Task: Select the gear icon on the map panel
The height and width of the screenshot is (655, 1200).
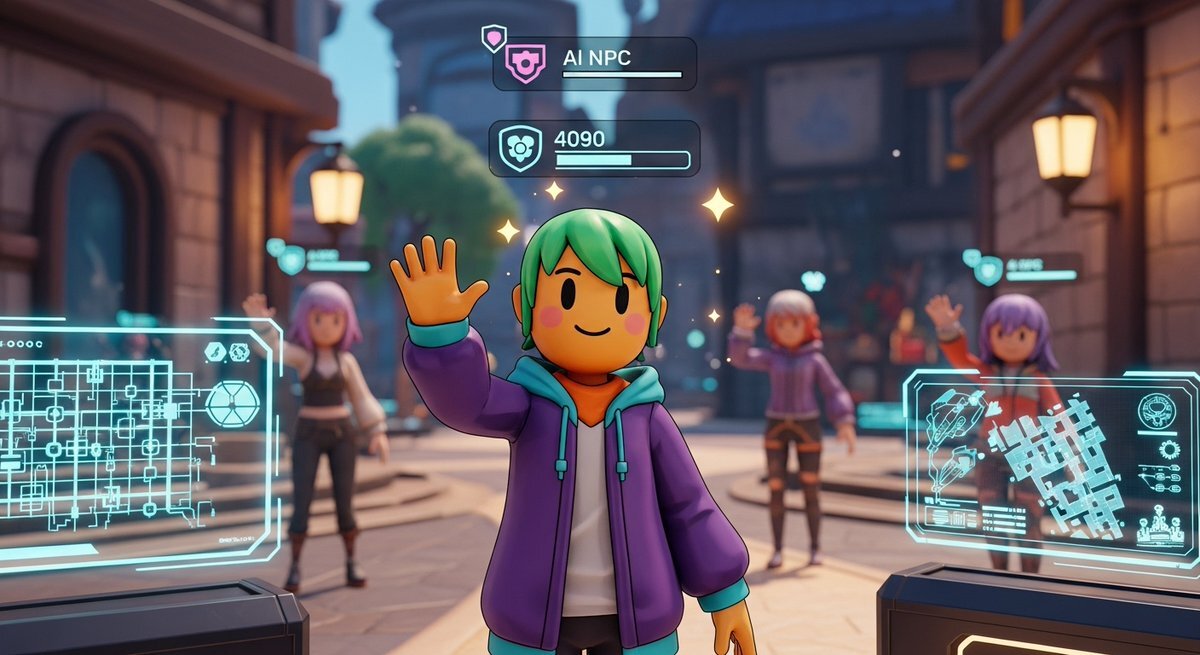Action: point(1170,449)
